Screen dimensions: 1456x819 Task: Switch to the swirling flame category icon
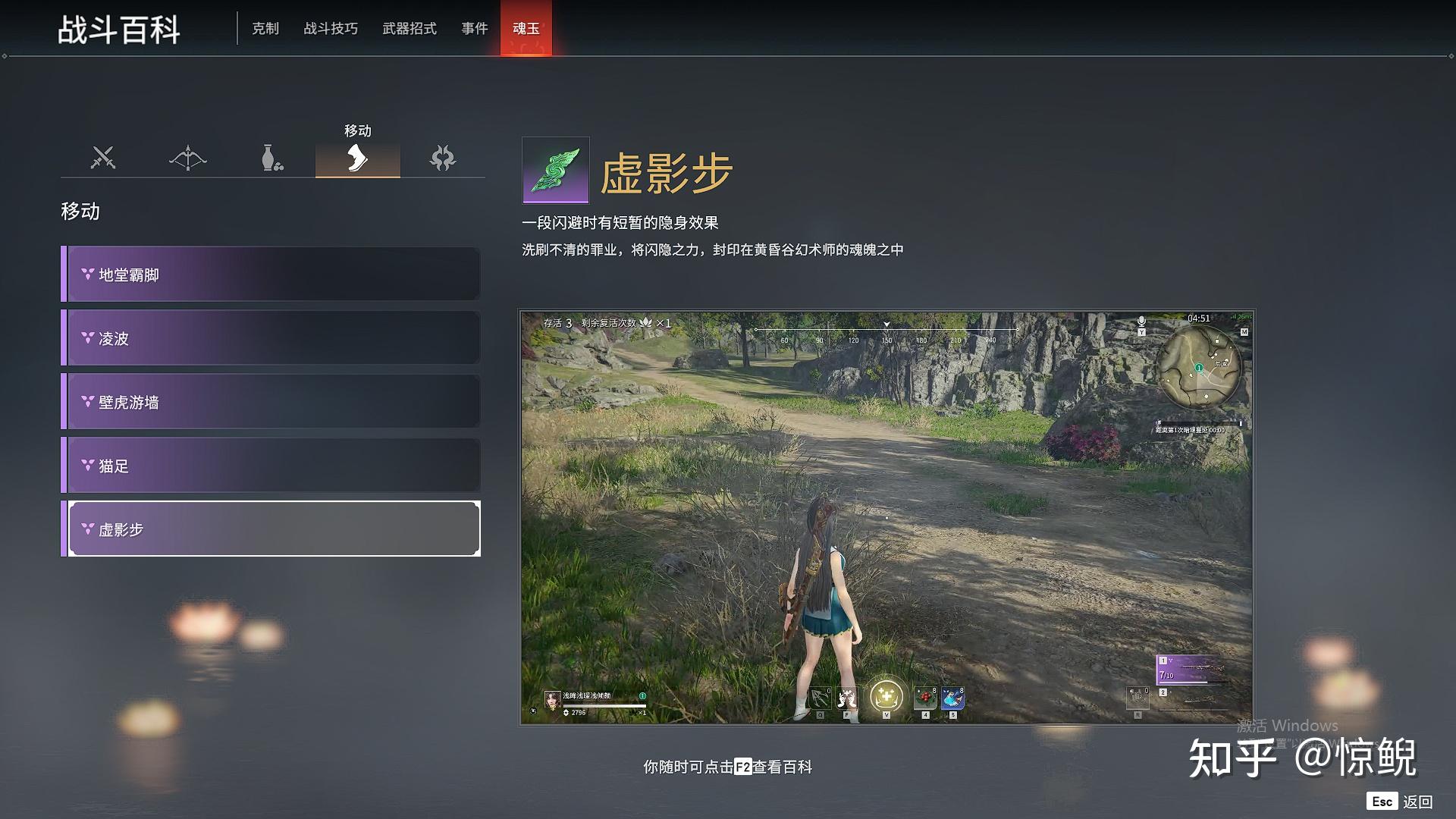click(443, 158)
